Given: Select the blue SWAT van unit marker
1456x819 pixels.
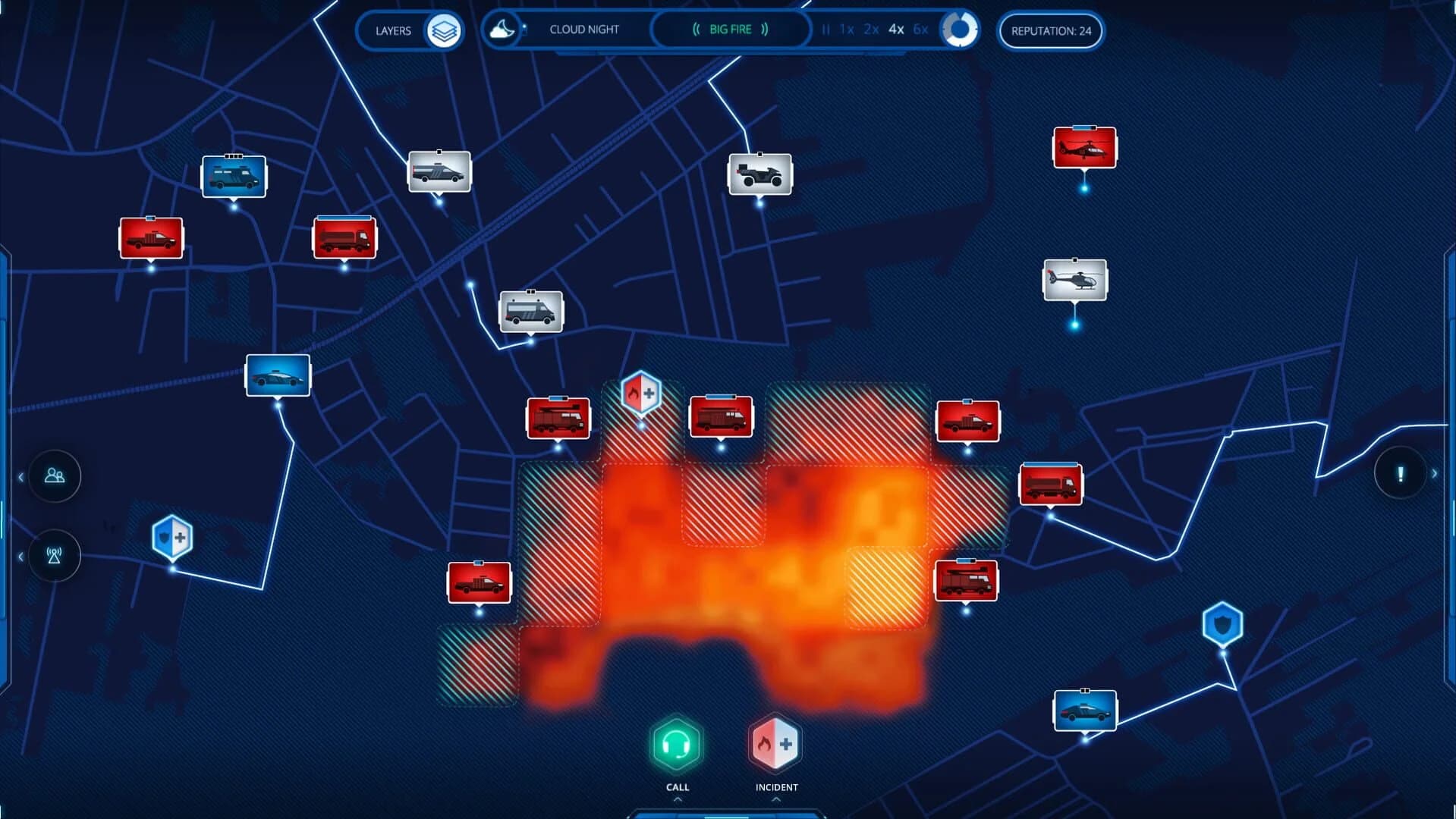Looking at the screenshot, I should click(x=234, y=175).
